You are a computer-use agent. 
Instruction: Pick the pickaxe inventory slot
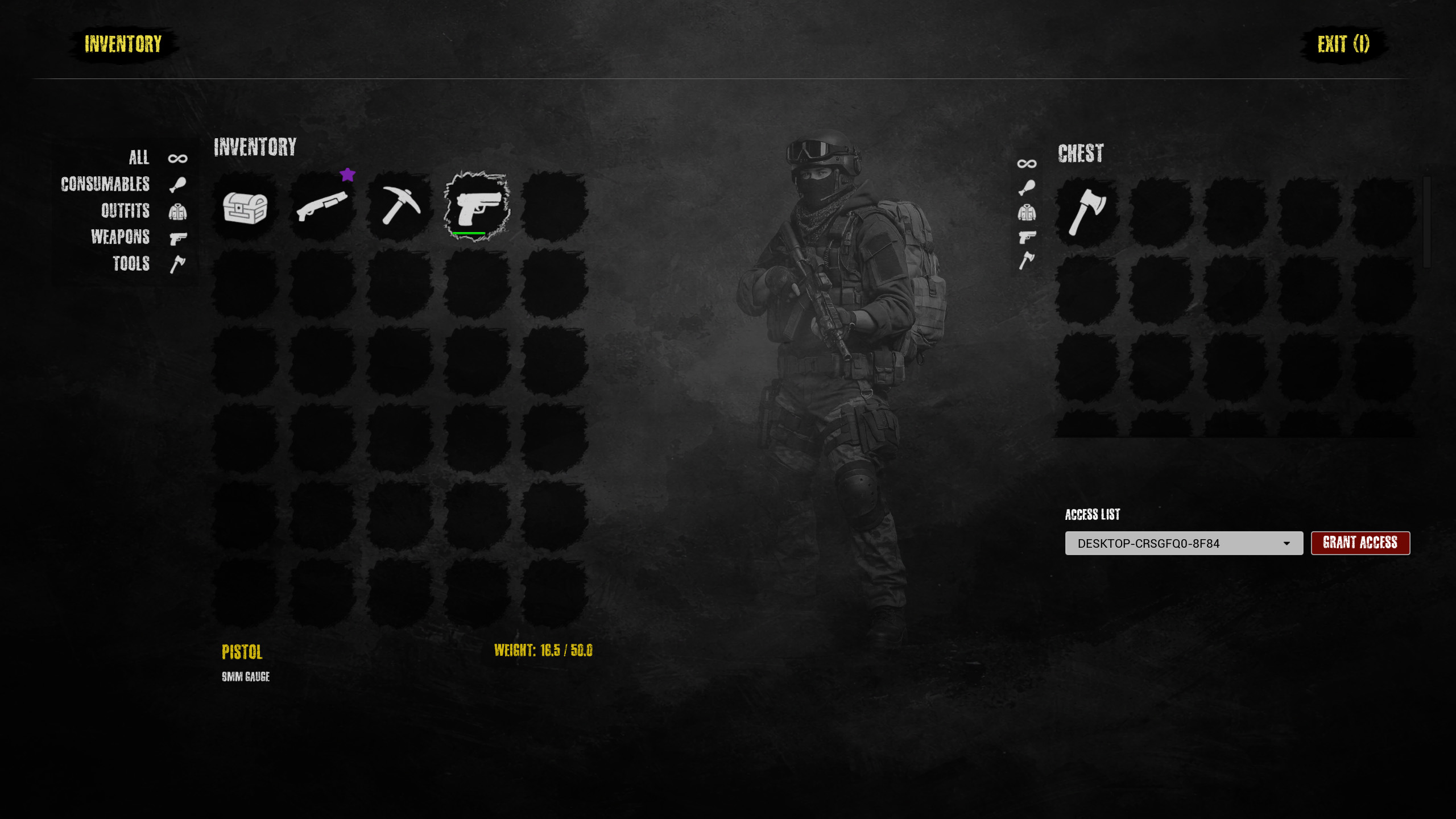400,206
